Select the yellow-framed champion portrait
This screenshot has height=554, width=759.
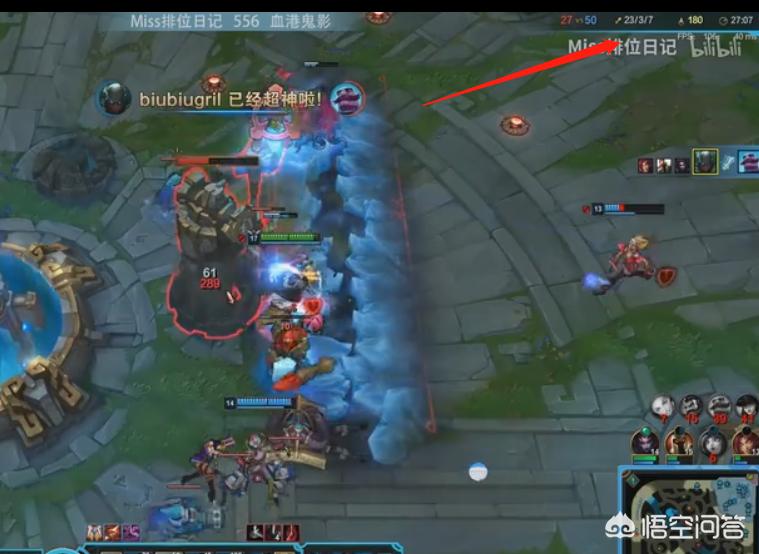click(706, 162)
